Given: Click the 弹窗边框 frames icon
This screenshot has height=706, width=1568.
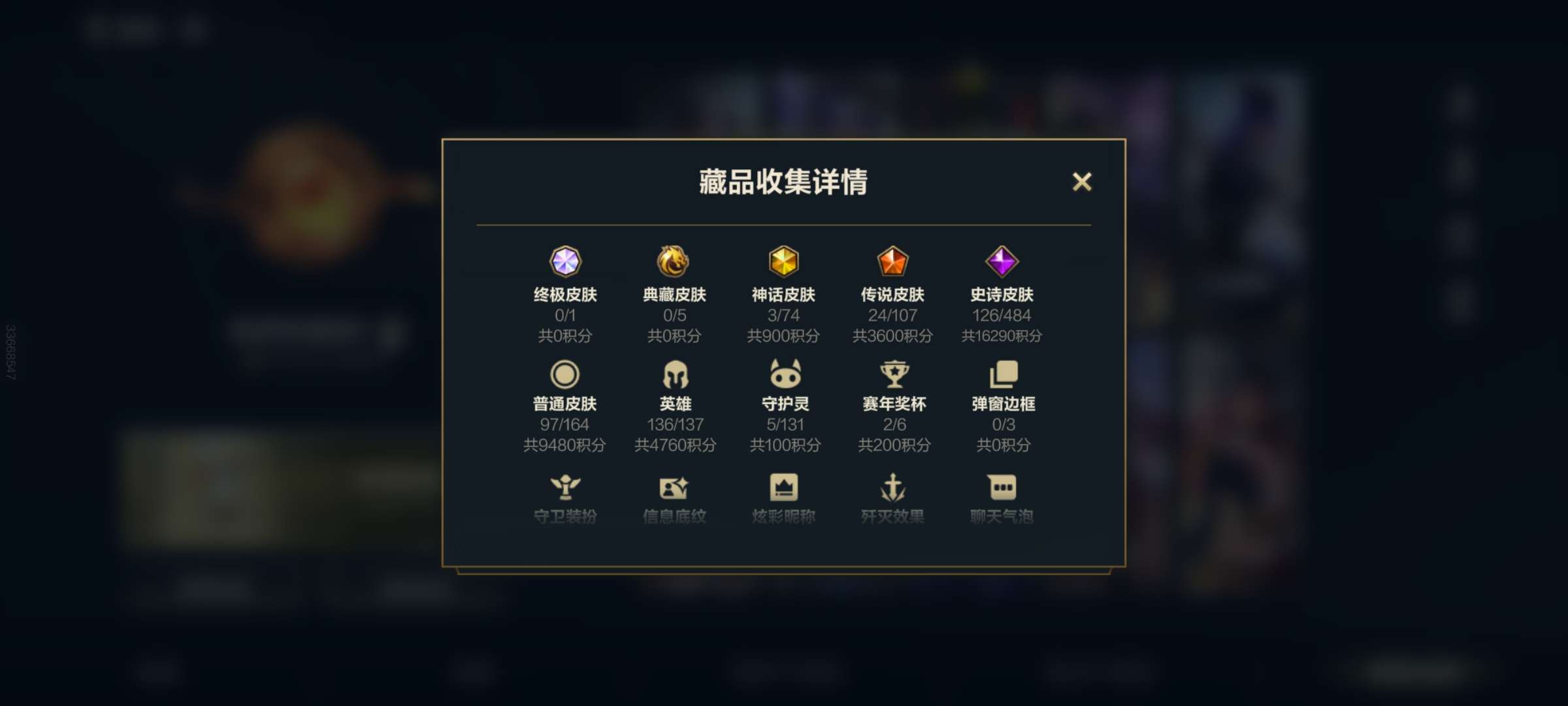Looking at the screenshot, I should pos(1001,374).
